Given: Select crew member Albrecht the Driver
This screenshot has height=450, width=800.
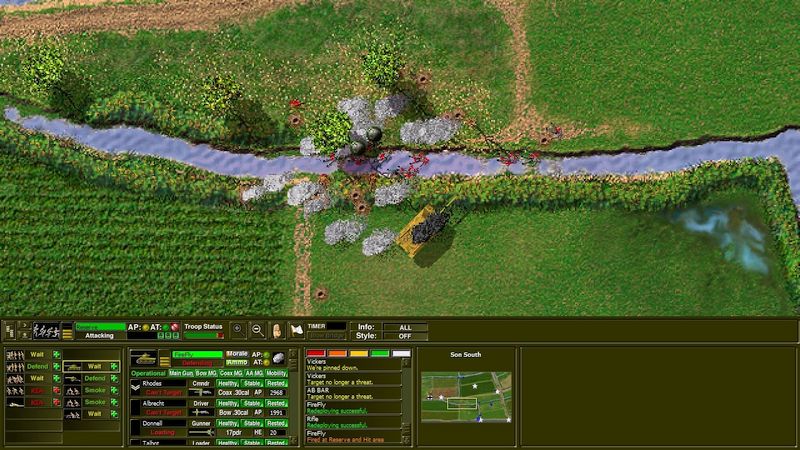Looking at the screenshot, I should click(152, 403).
